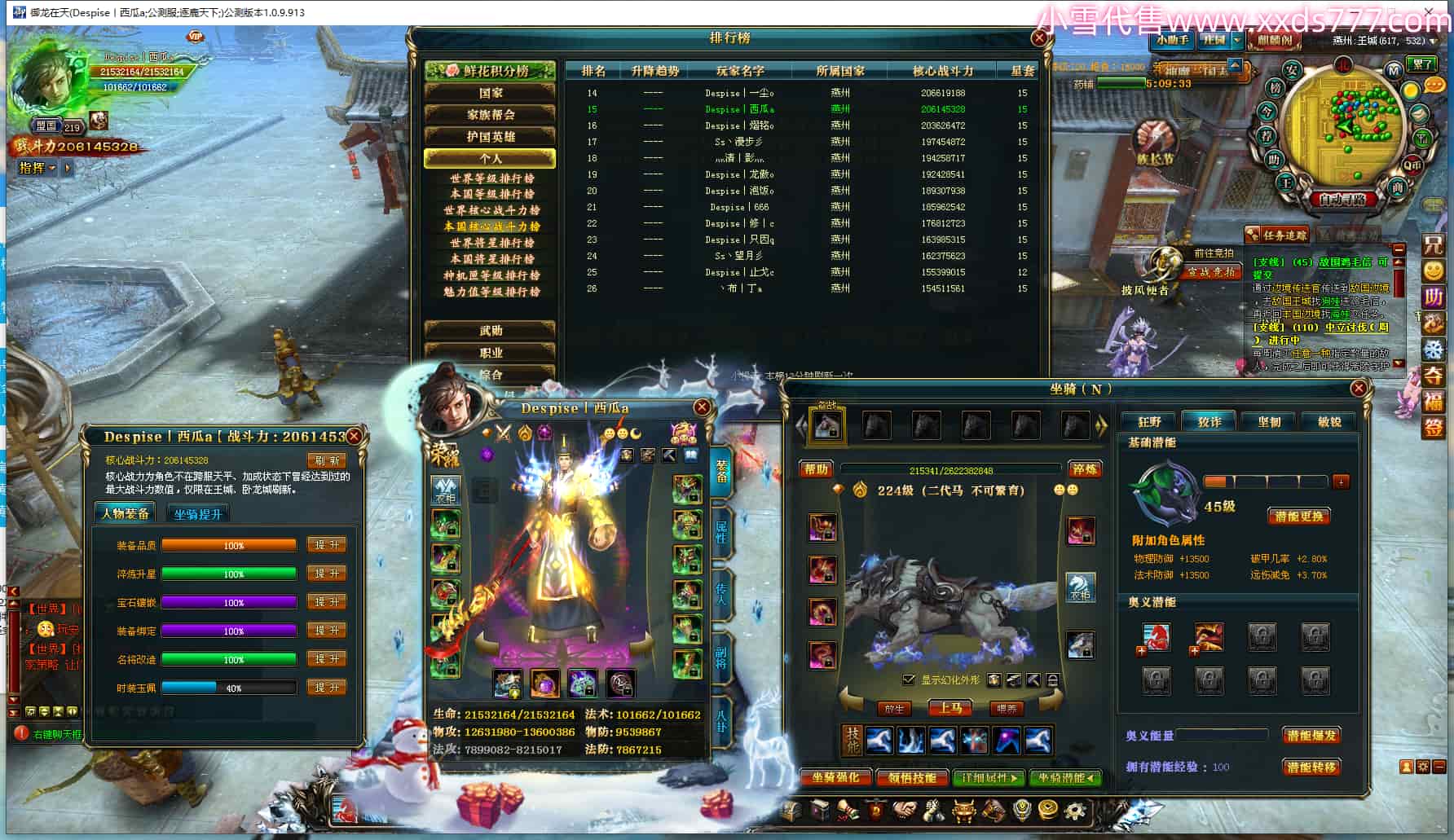Show the 世界等级排行榜 list
The height and width of the screenshot is (840, 1454).
(x=491, y=178)
